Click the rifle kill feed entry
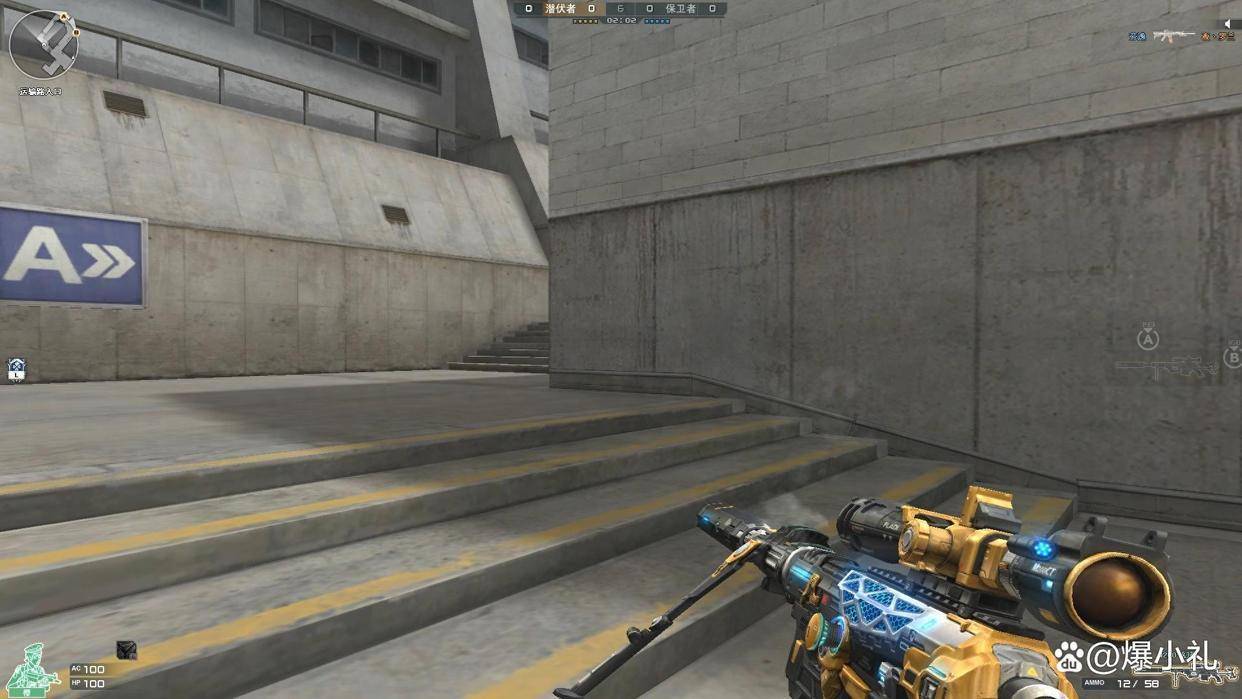 point(1173,37)
